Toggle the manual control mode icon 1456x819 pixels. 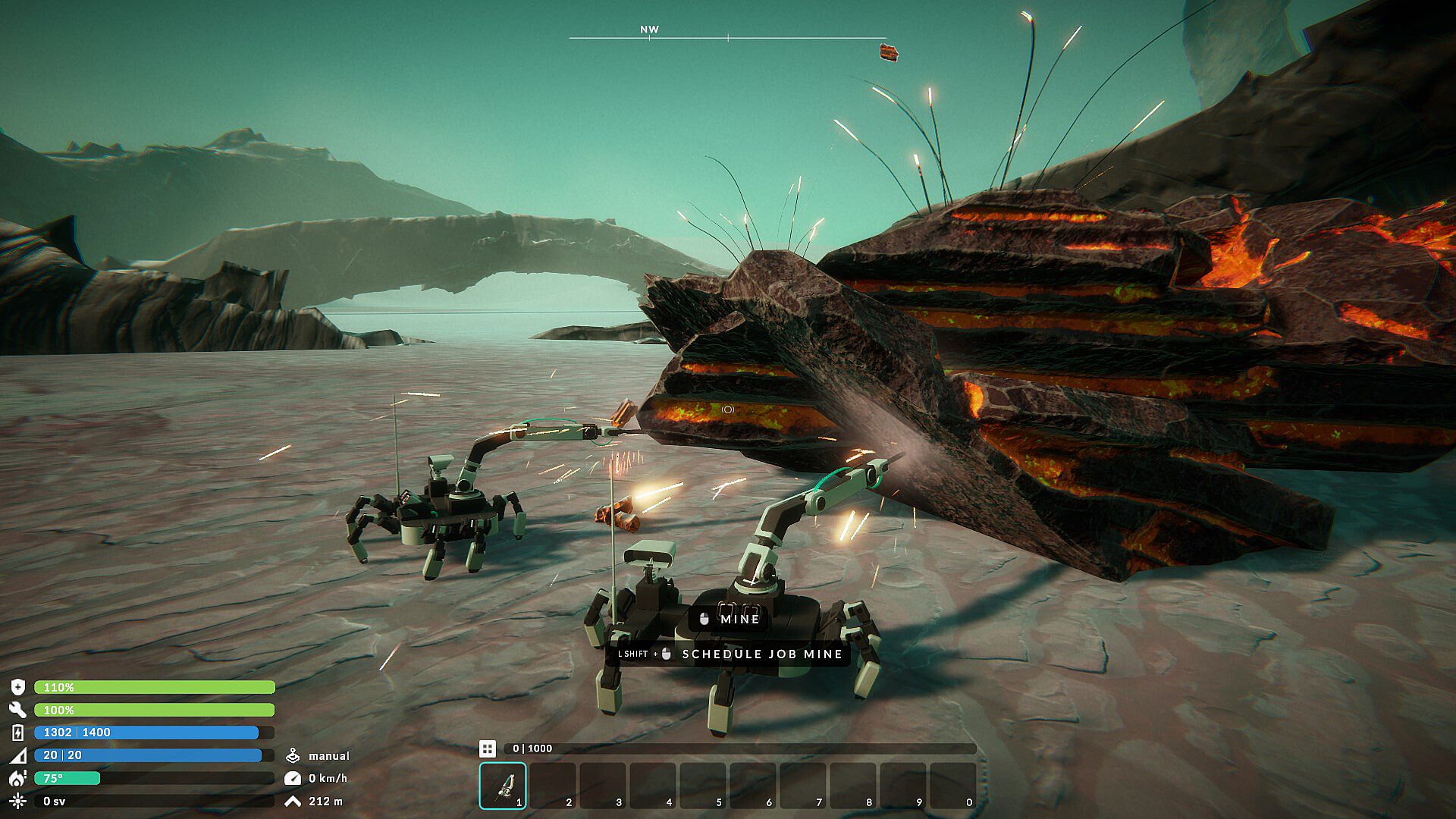coord(293,756)
